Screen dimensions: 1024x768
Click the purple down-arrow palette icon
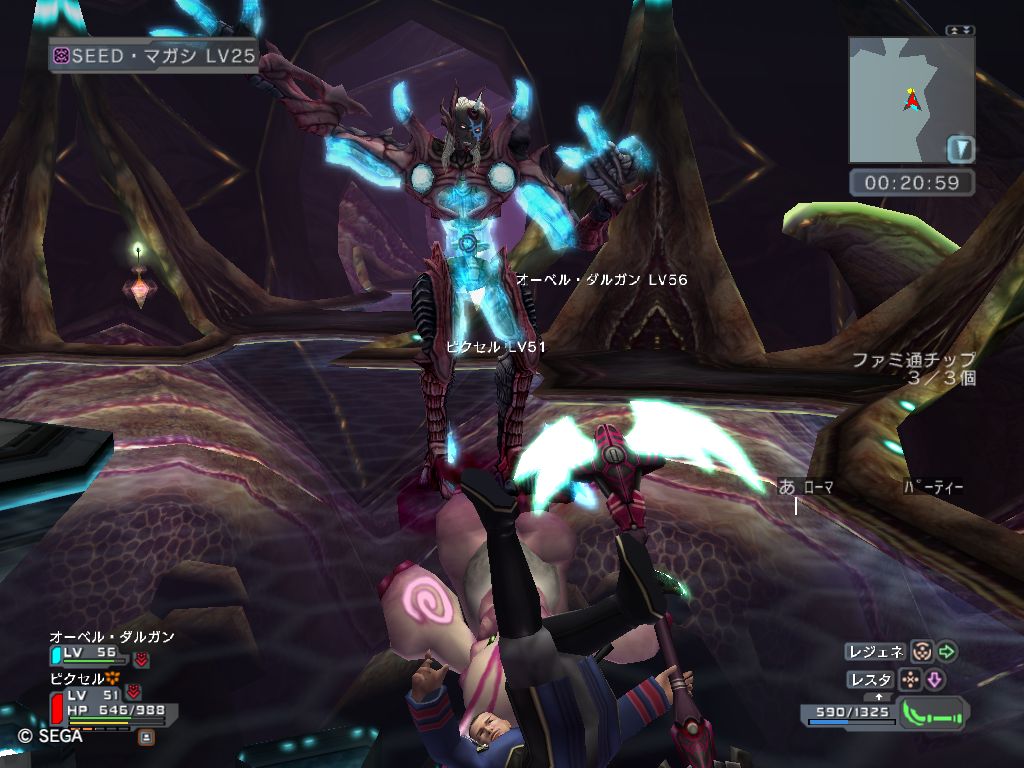click(x=935, y=680)
